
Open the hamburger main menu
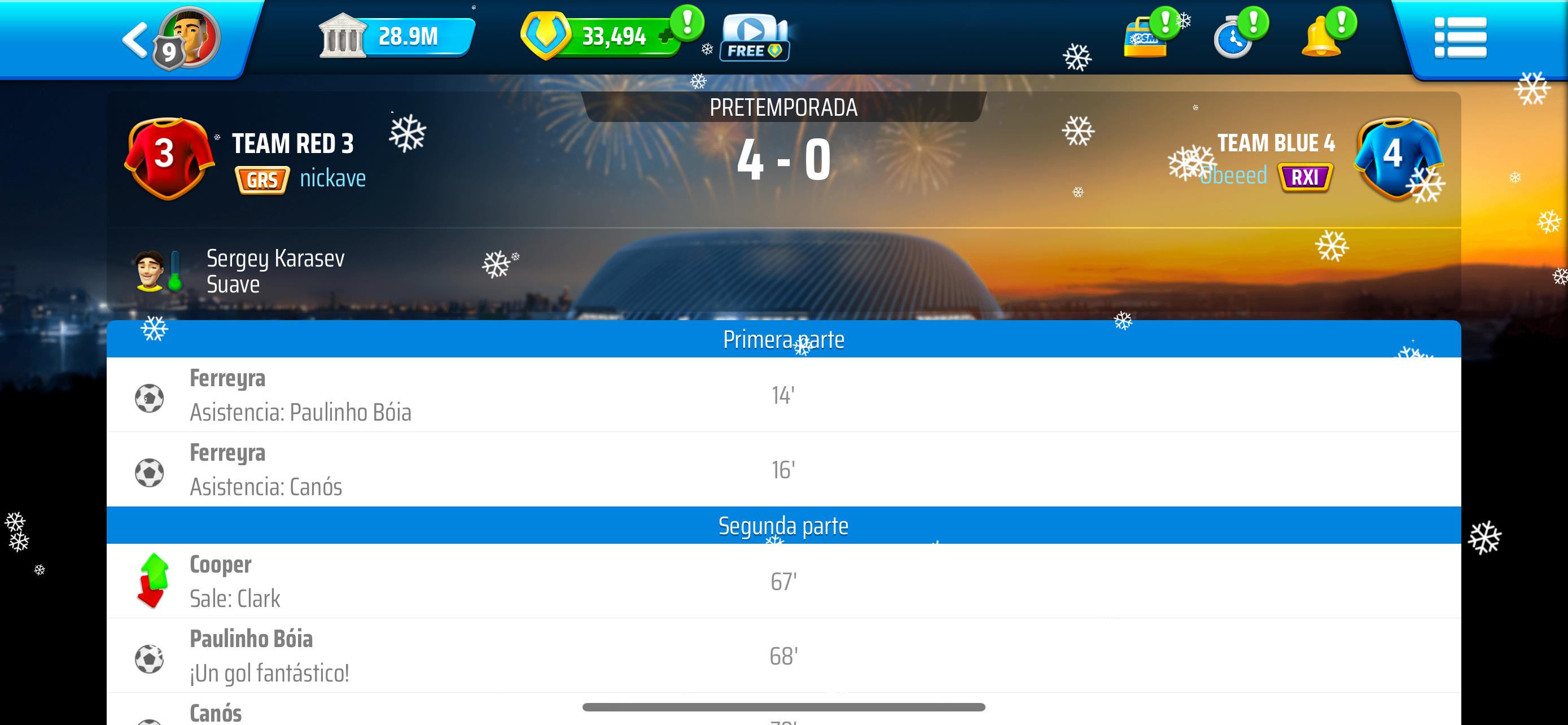(x=1460, y=38)
